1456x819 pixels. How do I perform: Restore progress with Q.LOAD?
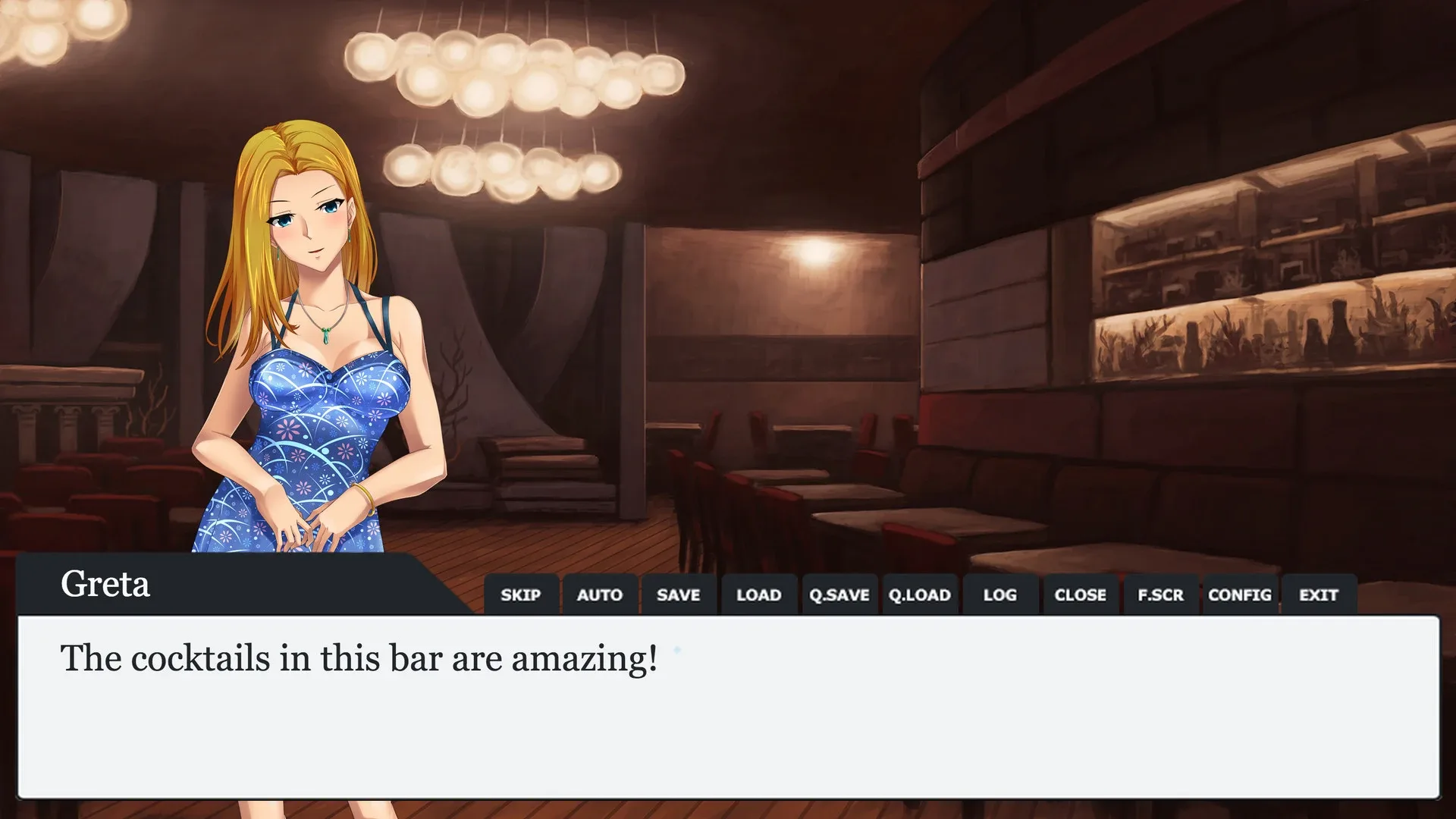tap(919, 595)
